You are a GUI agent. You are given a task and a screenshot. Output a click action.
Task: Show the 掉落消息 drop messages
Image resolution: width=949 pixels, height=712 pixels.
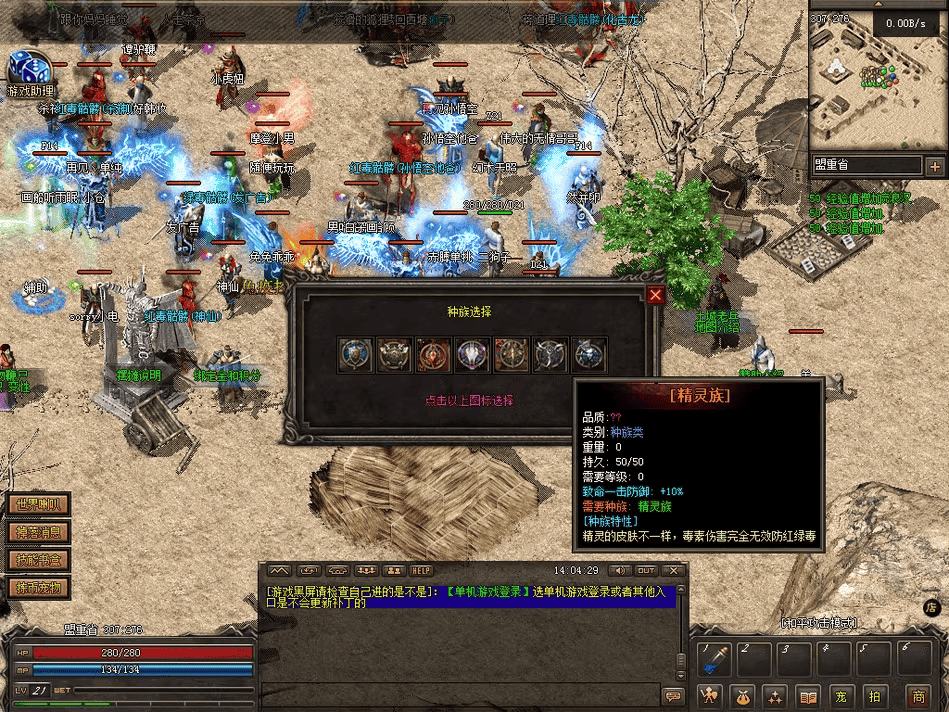point(38,532)
